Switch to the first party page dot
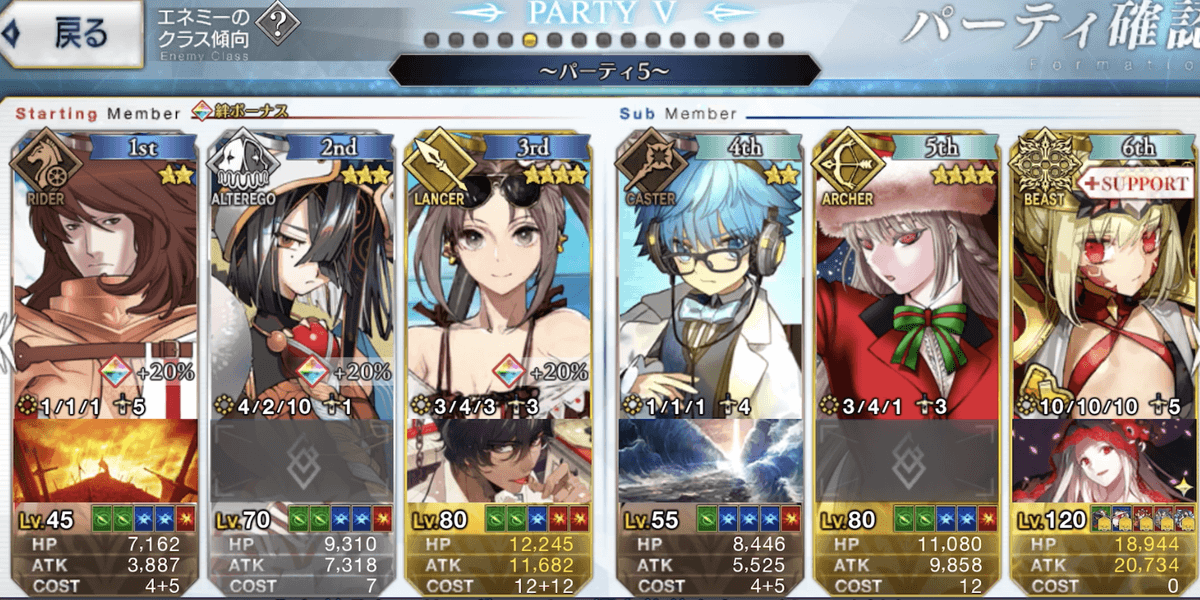The height and width of the screenshot is (600, 1200). [431, 41]
